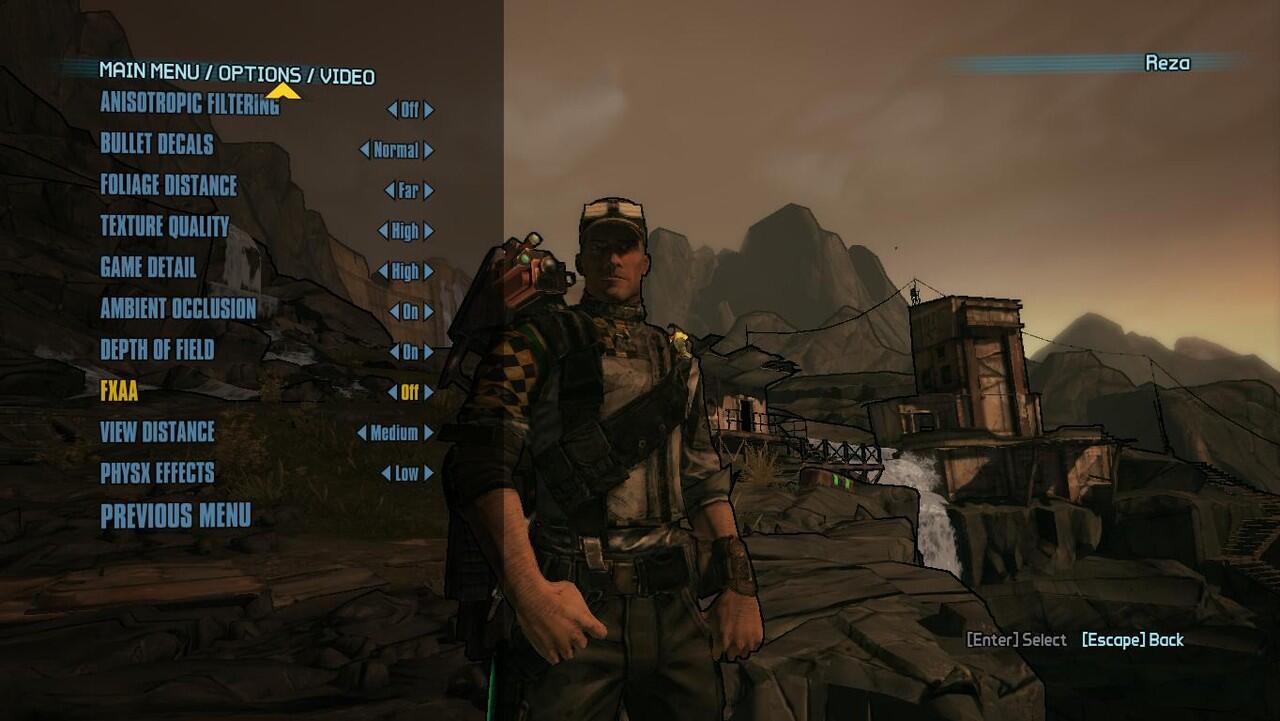Raise PhysX Effects with right arrow
The width and height of the screenshot is (1280, 721).
[429, 473]
